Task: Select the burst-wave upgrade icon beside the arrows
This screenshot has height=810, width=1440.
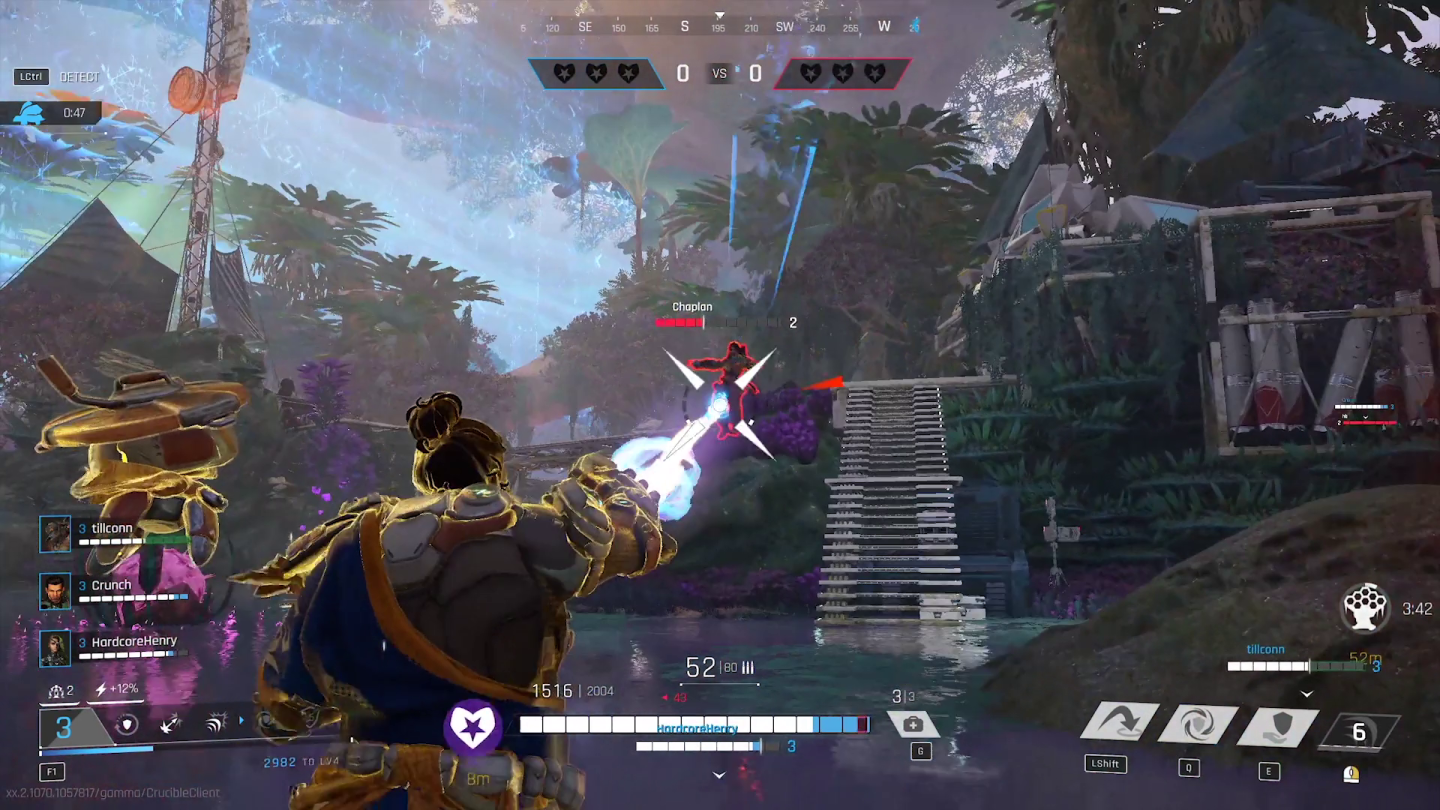Action: tap(214, 721)
